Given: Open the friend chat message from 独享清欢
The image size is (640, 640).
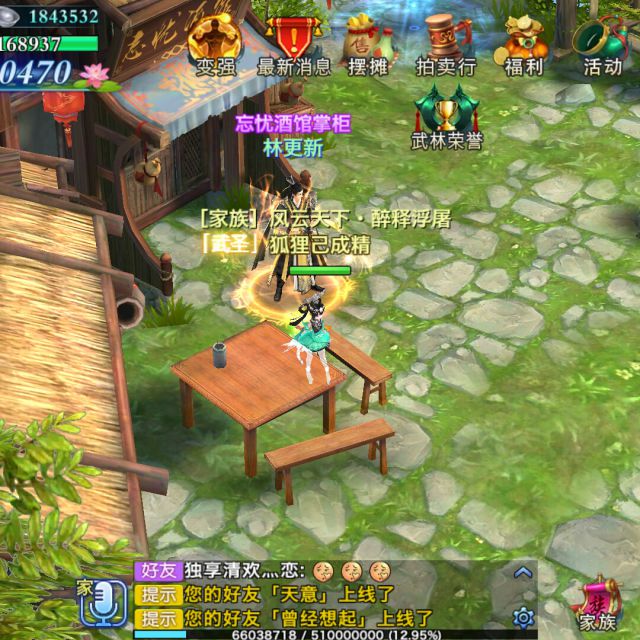Looking at the screenshot, I should click(x=262, y=572).
